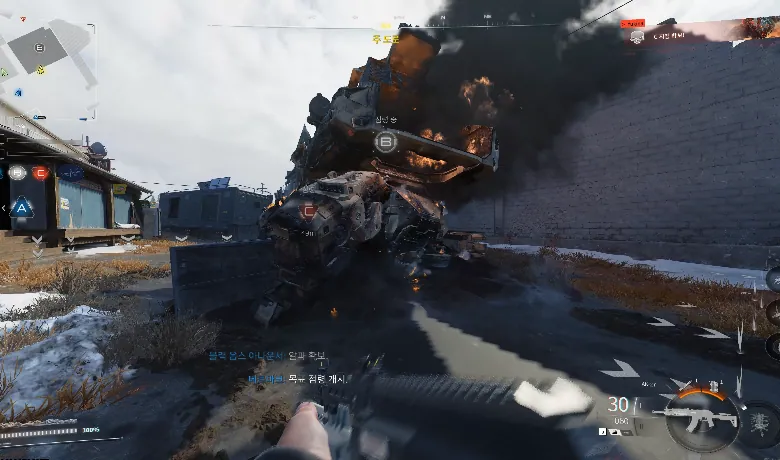The height and width of the screenshot is (460, 780).
Task: Select the red C objective icon
Action: point(40,172)
